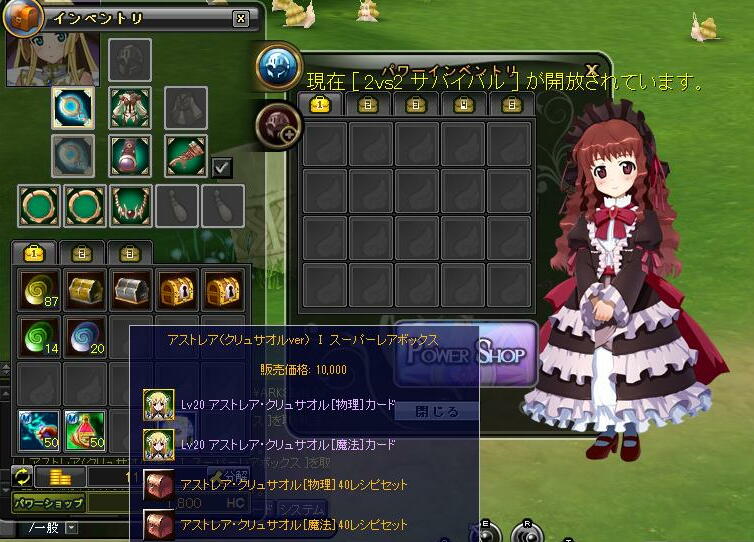Click the yellow refresh arrows button

[22, 477]
